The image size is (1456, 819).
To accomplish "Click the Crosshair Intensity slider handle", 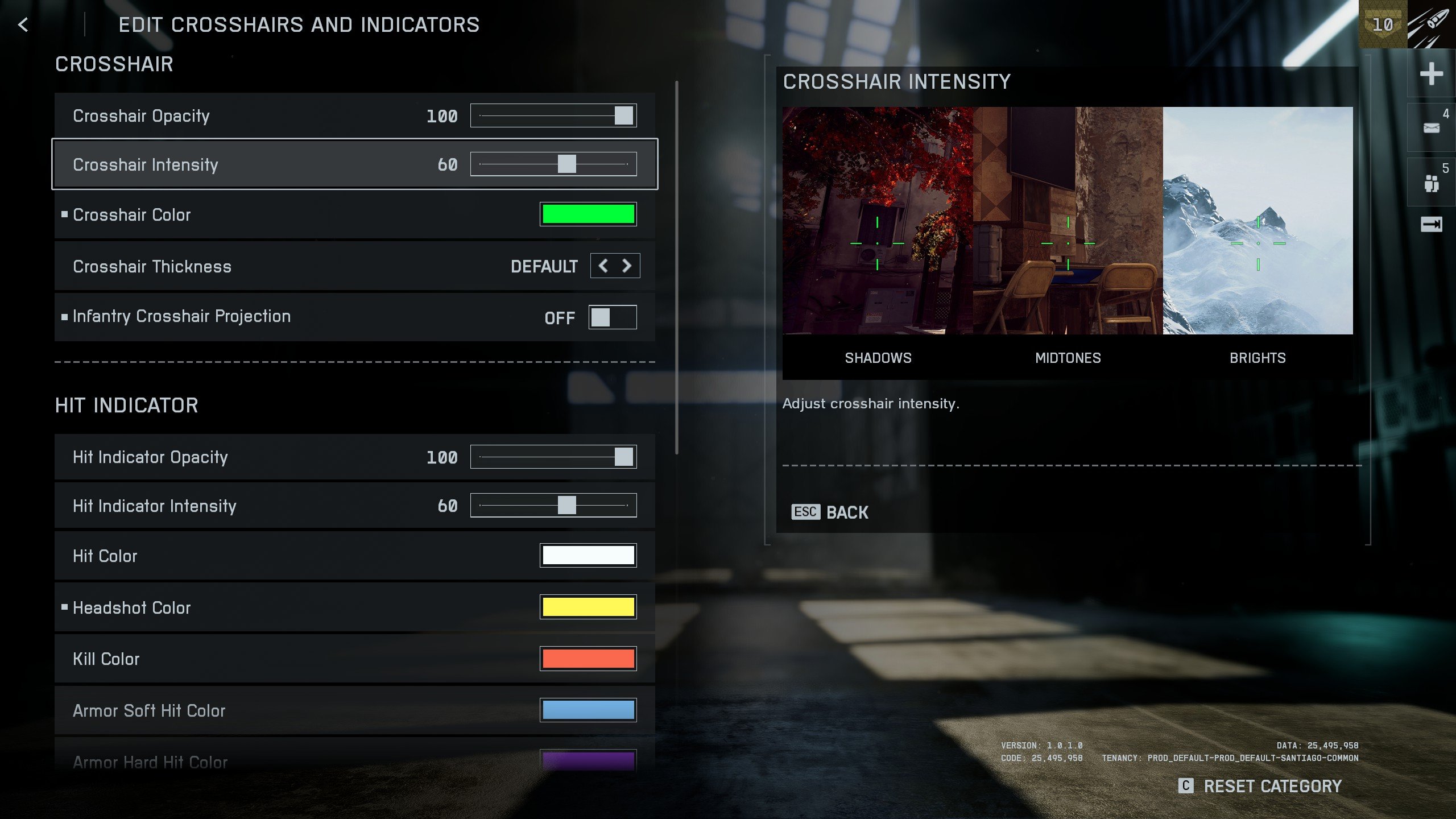I will [566, 164].
